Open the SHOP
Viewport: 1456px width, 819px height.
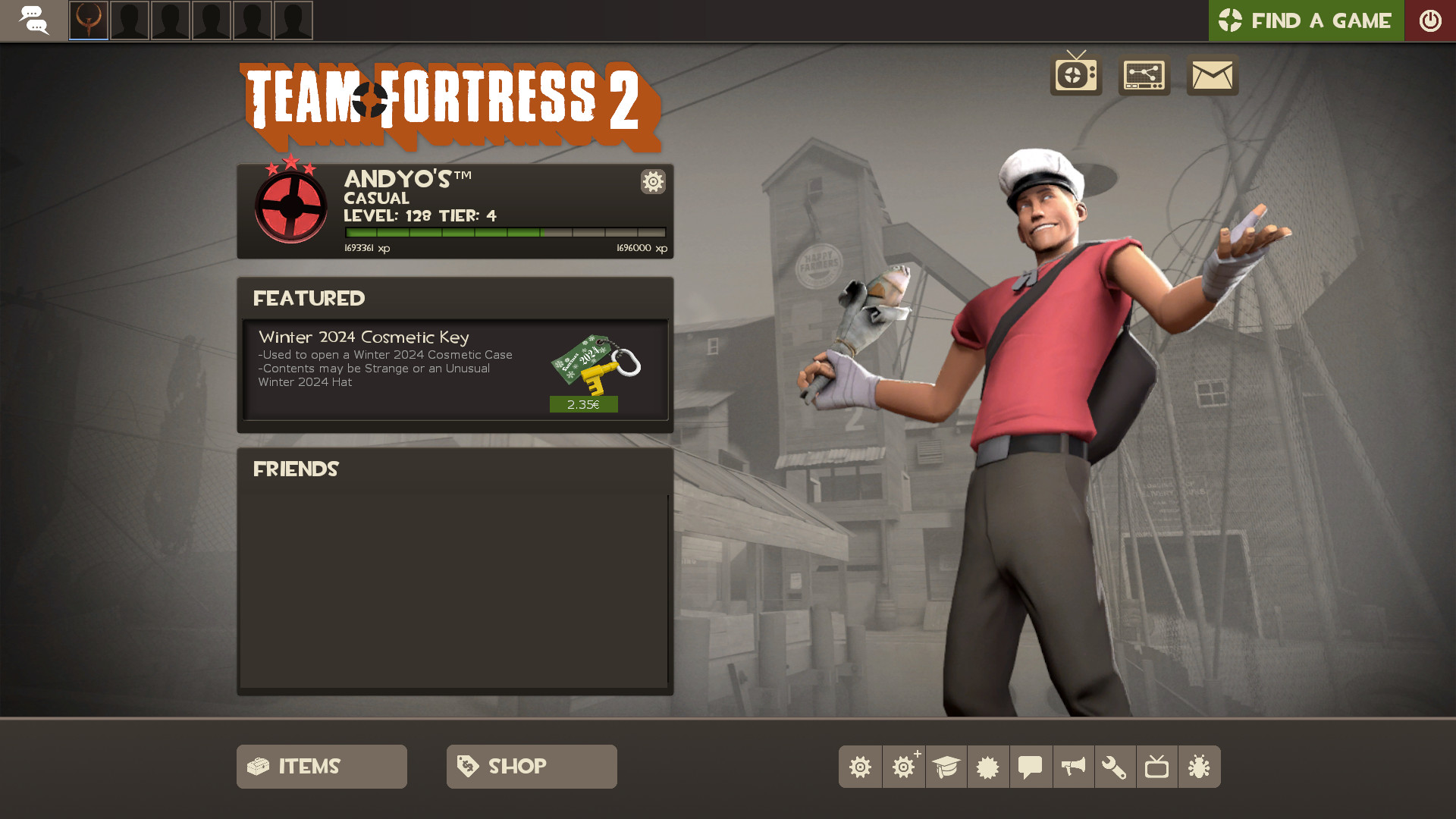coord(531,767)
